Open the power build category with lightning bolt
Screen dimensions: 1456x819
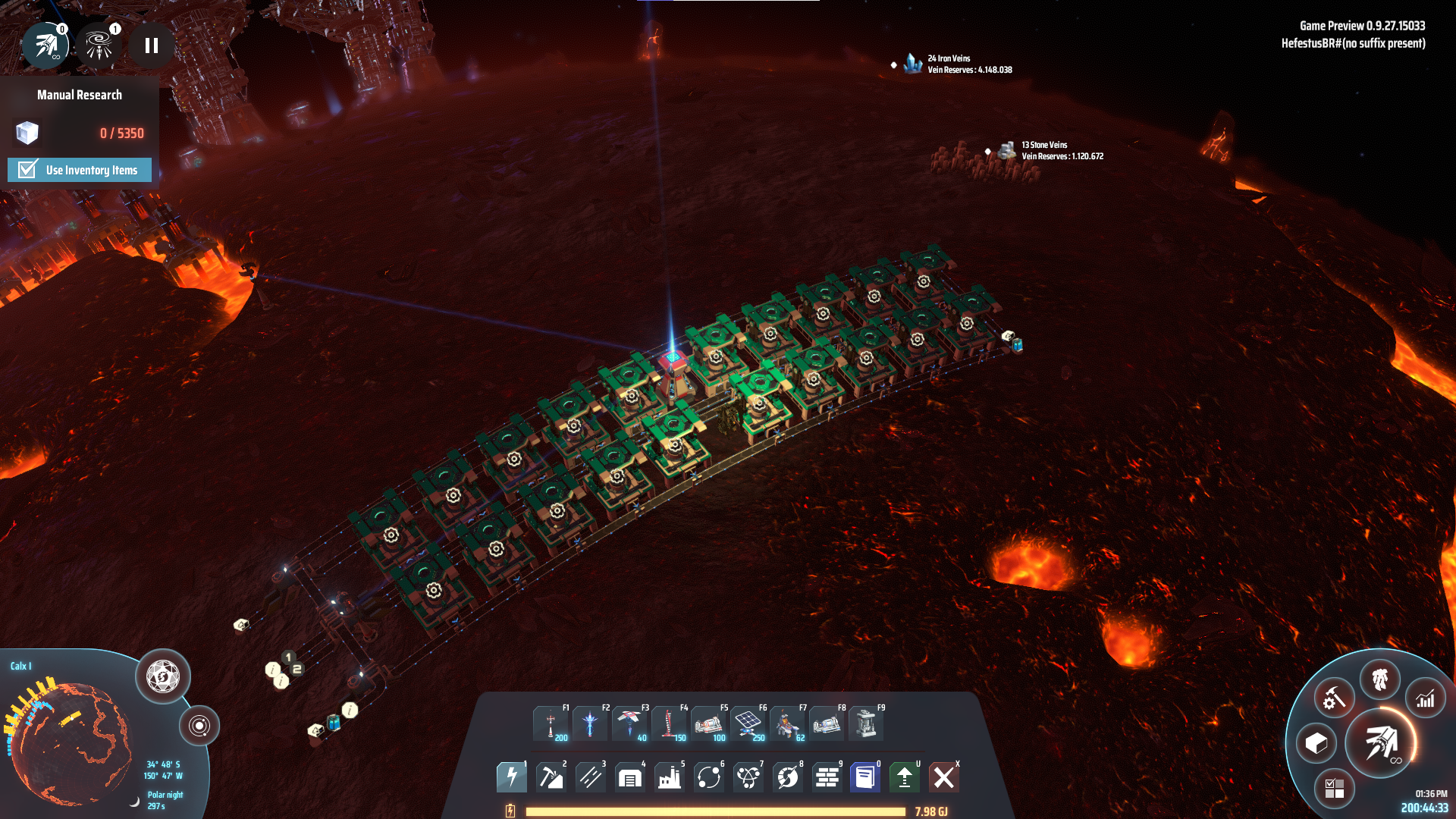512,777
